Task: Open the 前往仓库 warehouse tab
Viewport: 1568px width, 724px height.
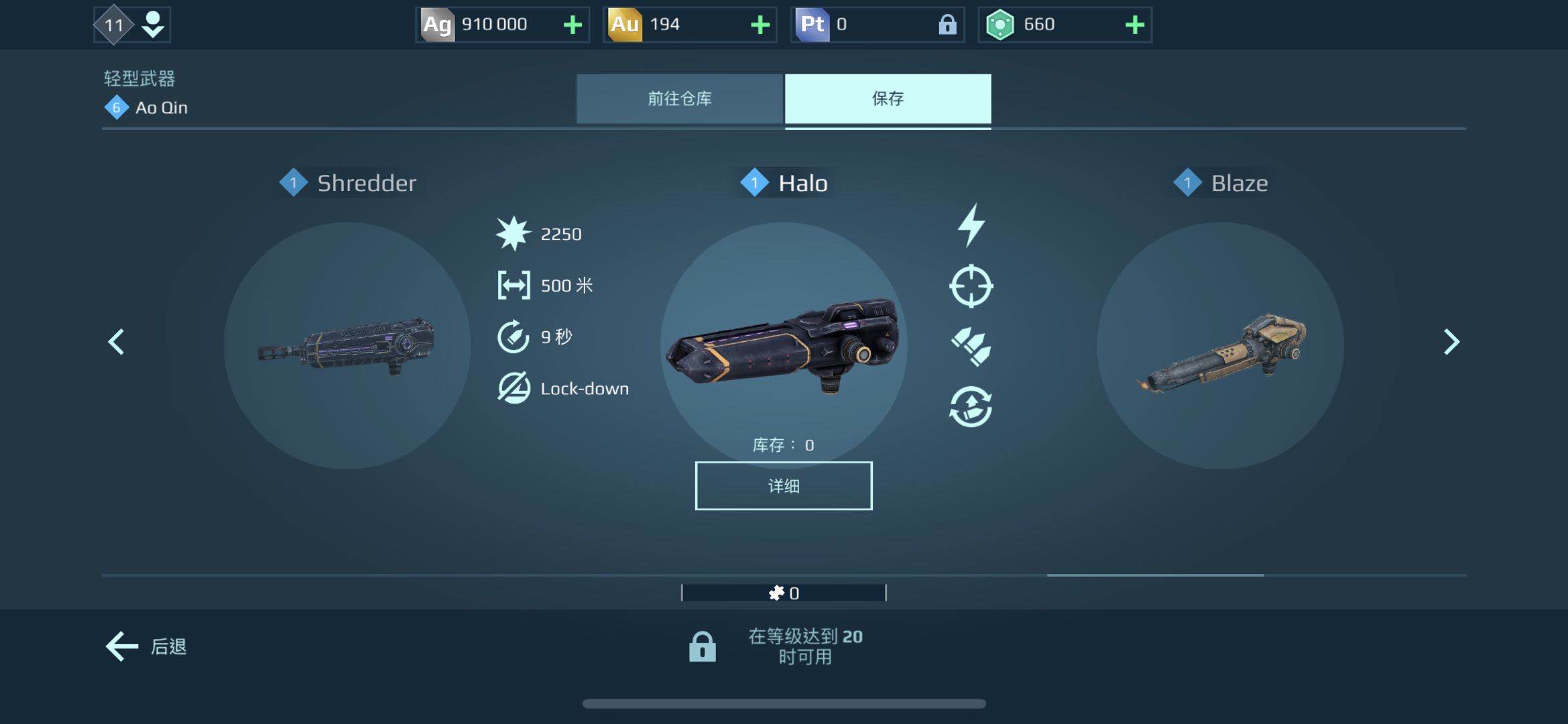Action: pyautogui.click(x=679, y=99)
